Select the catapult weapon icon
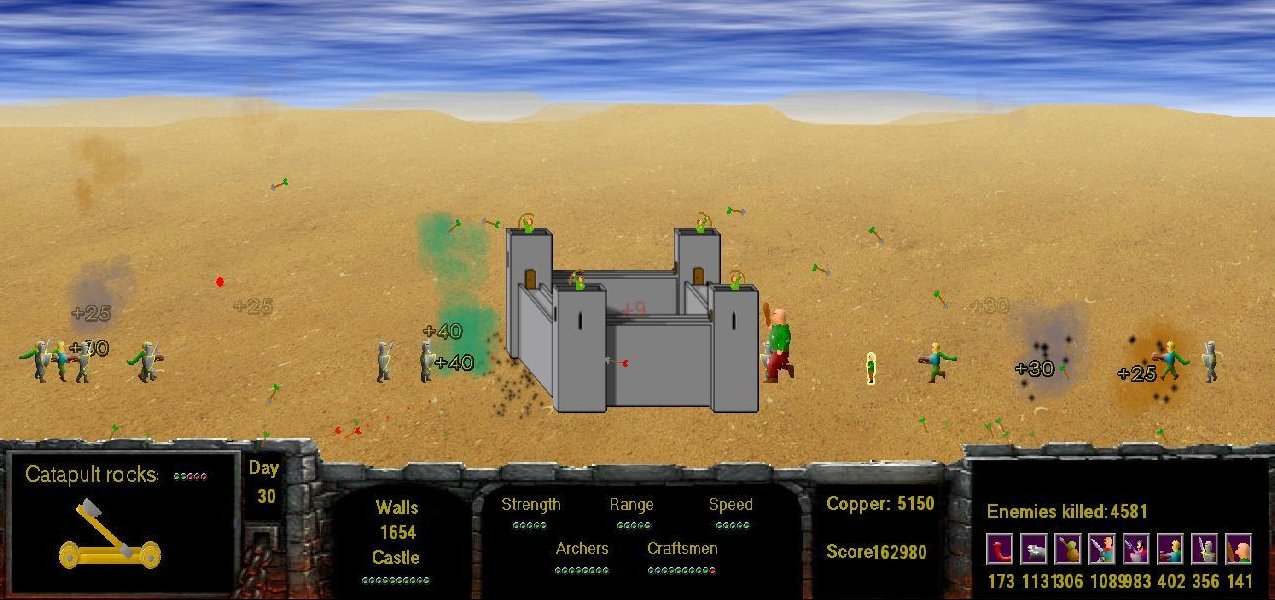Viewport: 1275px width, 600px height. point(109,534)
